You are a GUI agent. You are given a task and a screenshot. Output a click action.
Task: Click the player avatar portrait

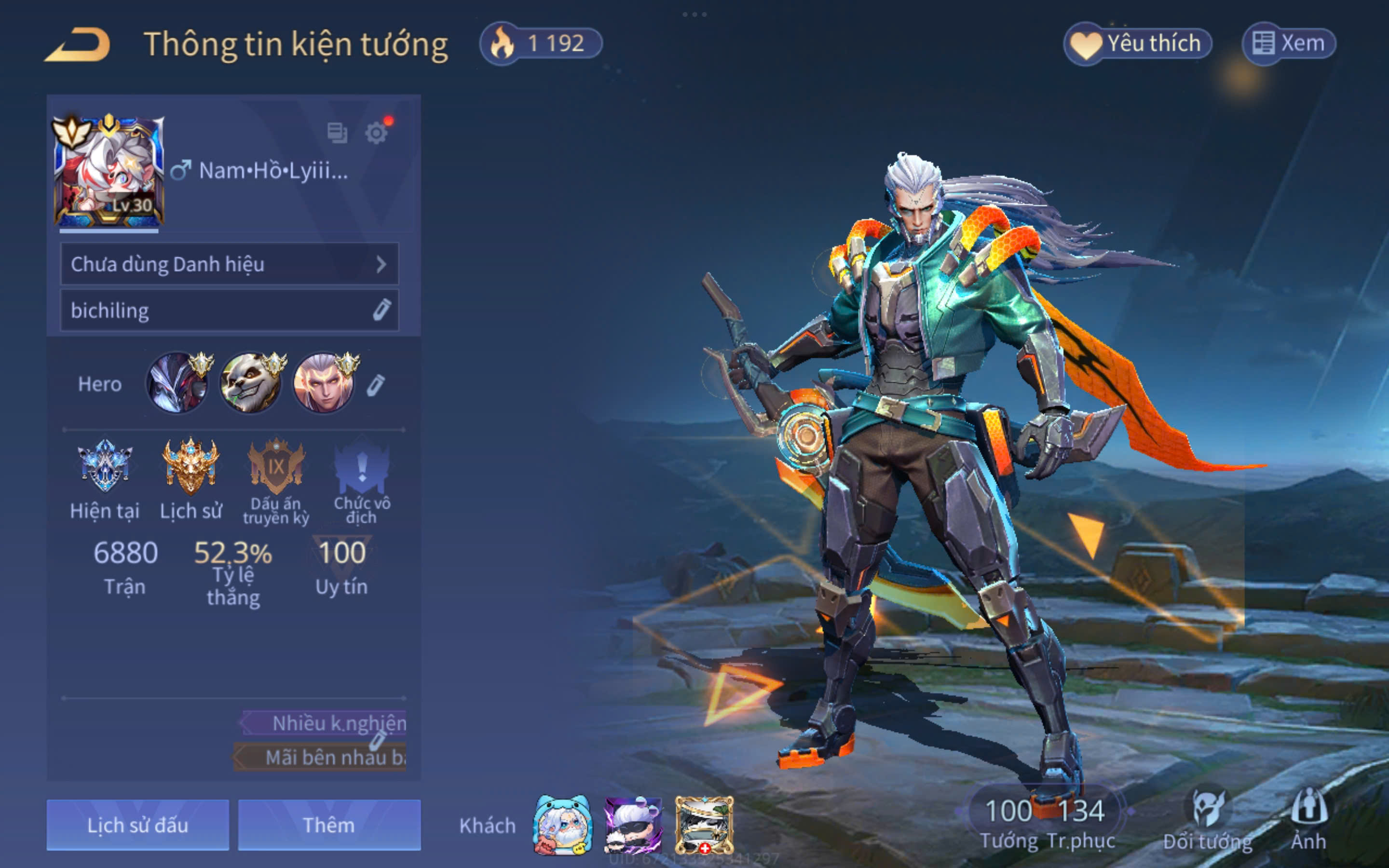pos(109,171)
